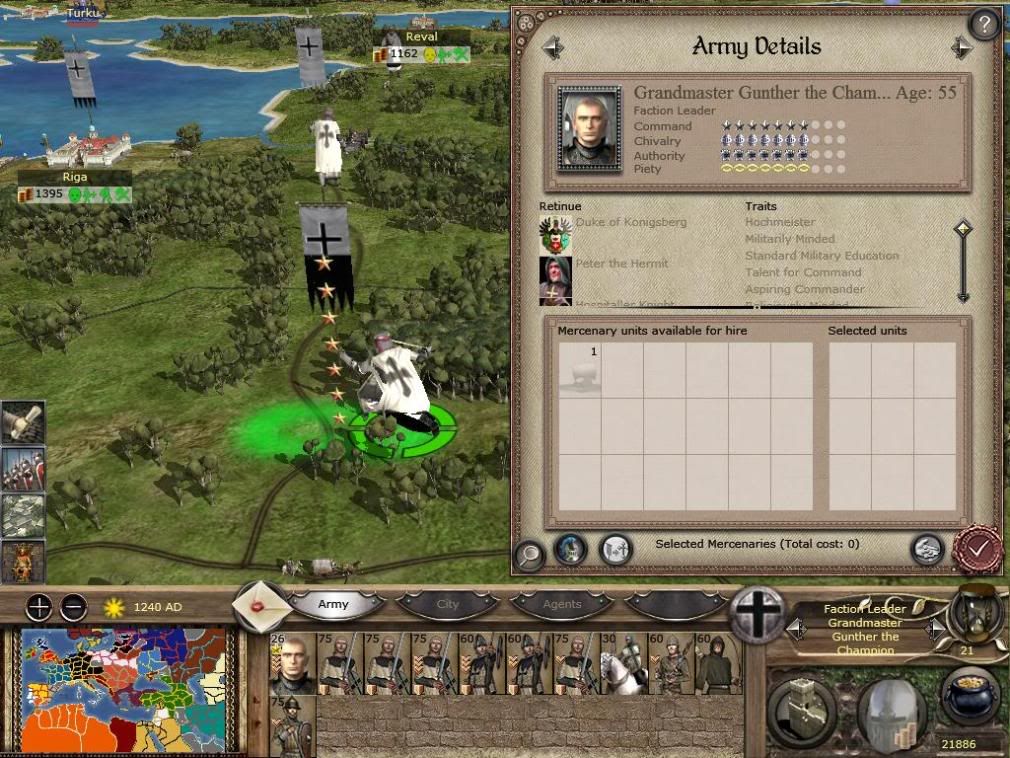Select the mercenary unit available for hire
1010x758 pixels.
[x=579, y=370]
